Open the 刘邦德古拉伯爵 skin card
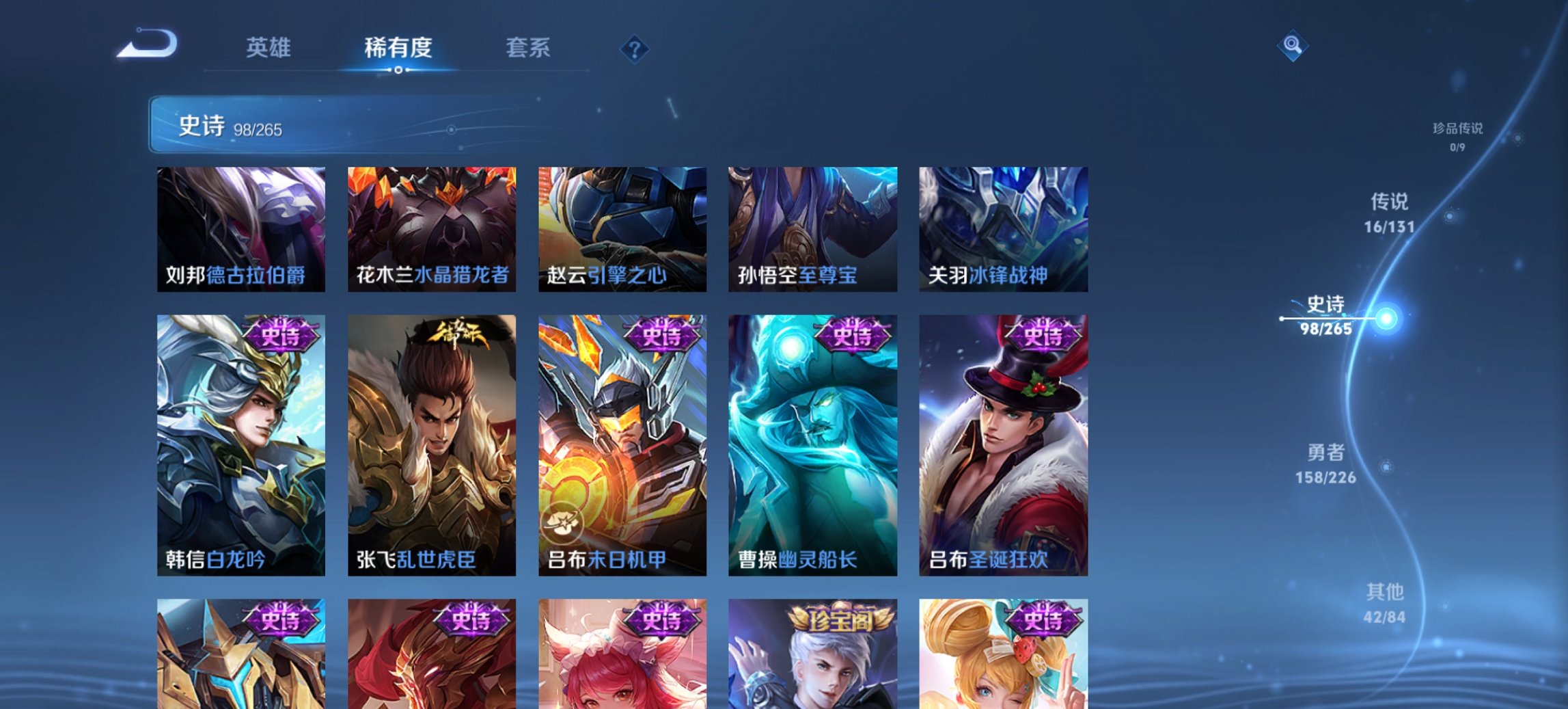Viewport: 1568px width, 709px height. click(x=240, y=229)
